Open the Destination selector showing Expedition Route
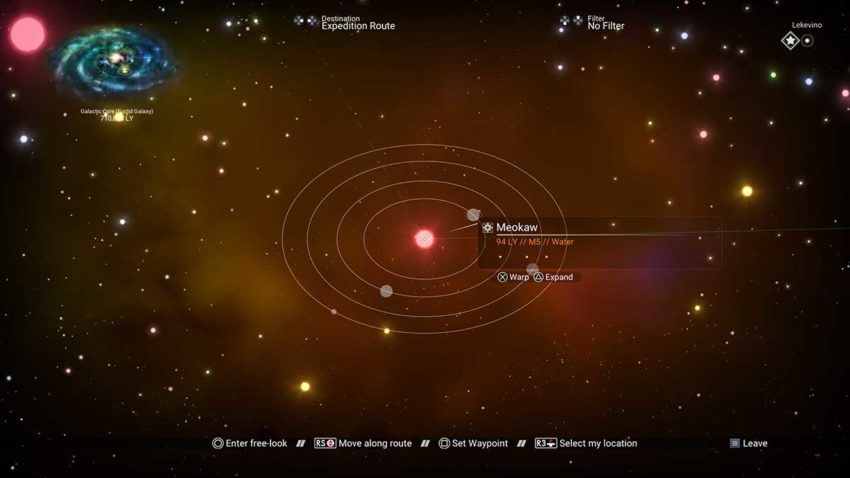The image size is (850, 478). (x=357, y=25)
